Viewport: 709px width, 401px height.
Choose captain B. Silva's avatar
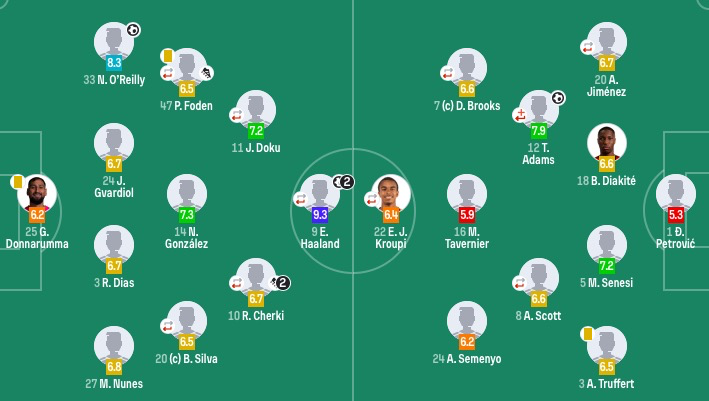tap(187, 321)
